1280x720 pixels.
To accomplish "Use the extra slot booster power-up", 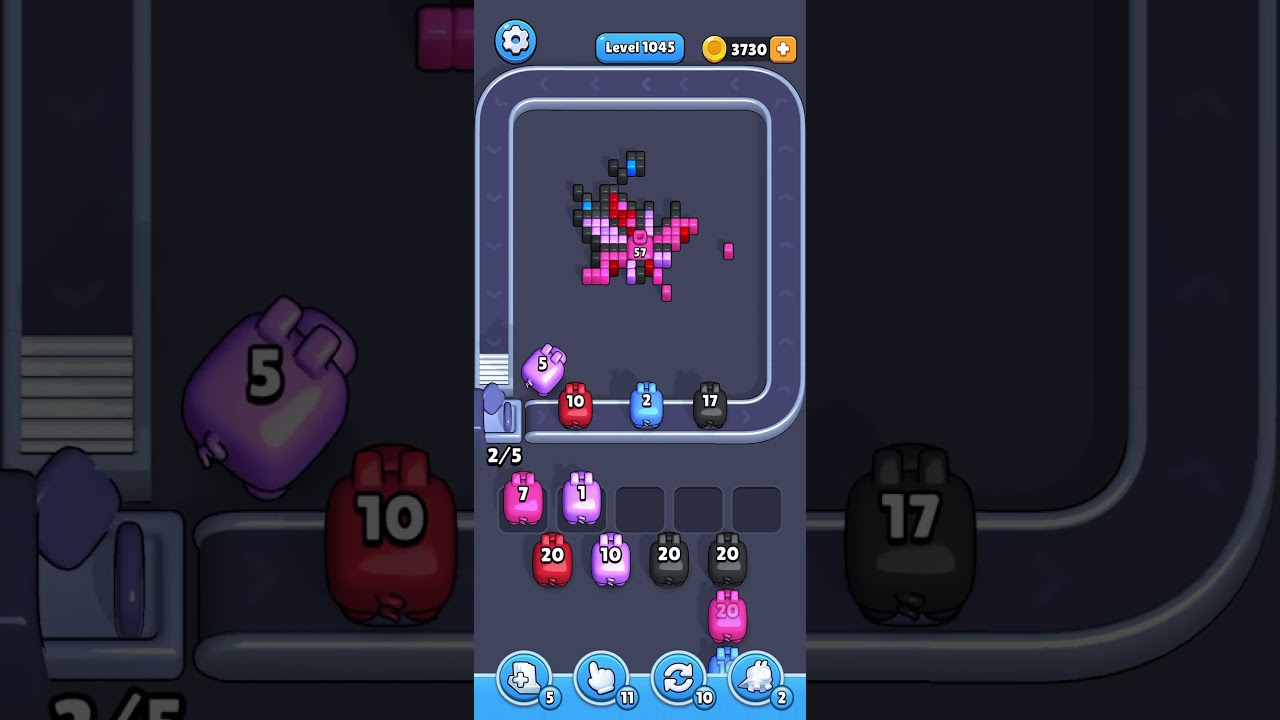I will pos(523,678).
